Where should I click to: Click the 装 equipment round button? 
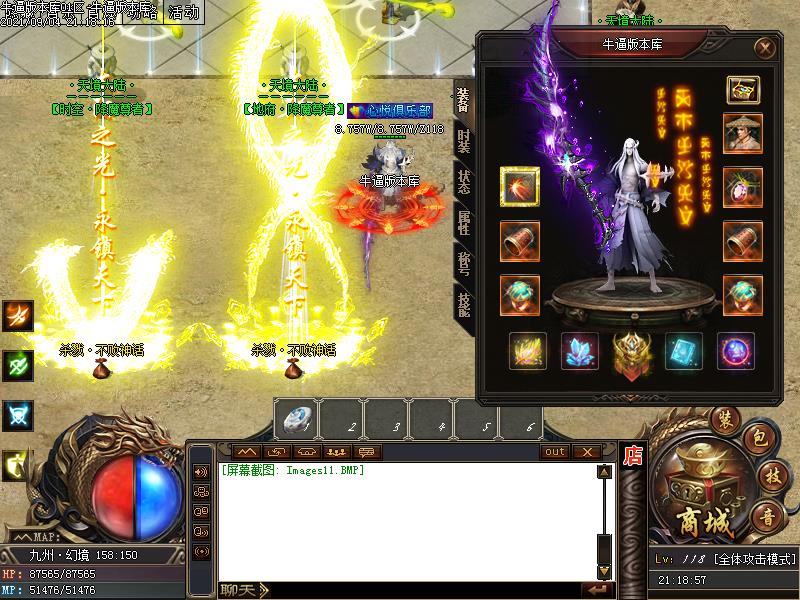coord(723,418)
